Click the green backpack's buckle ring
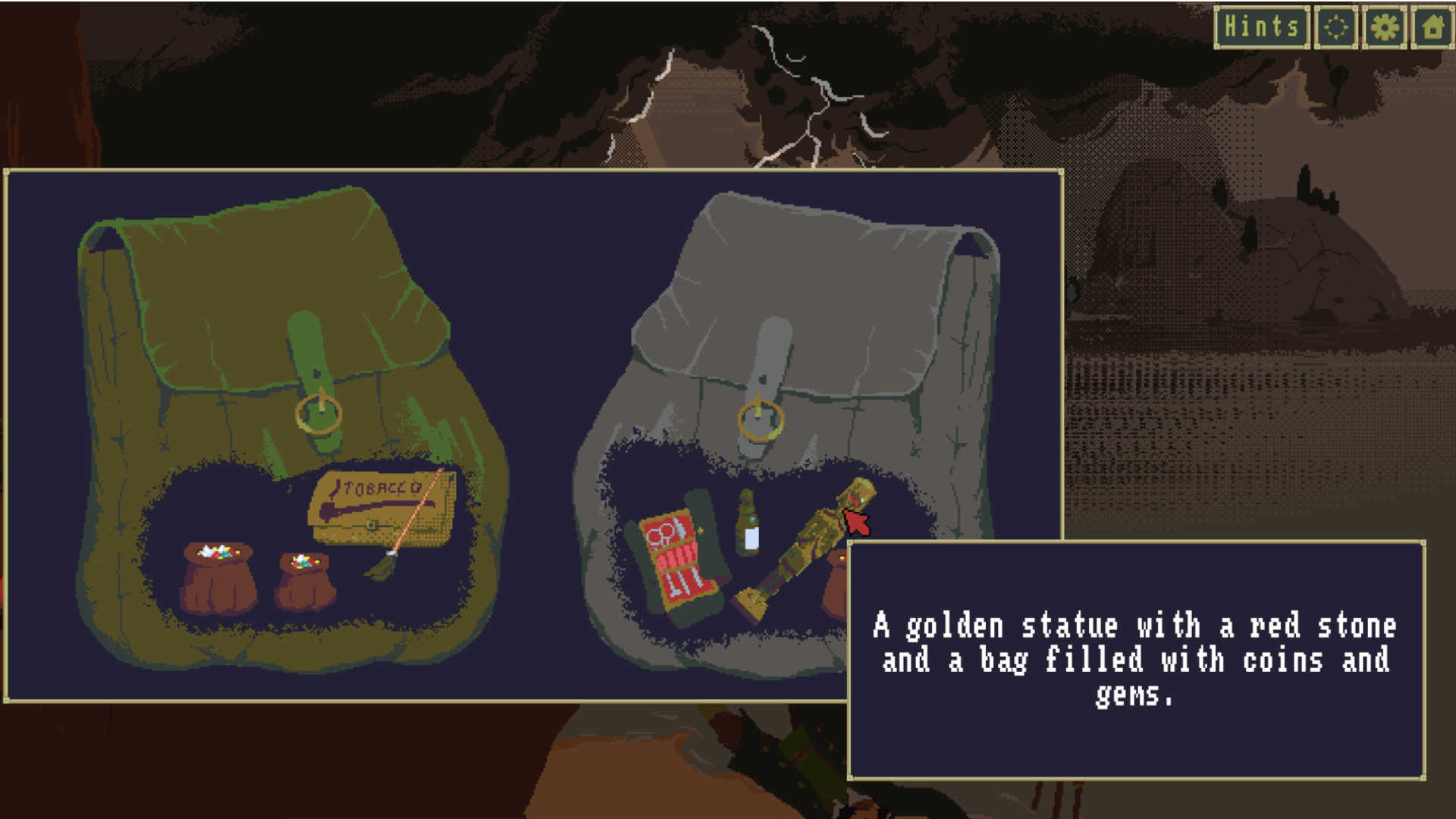 (318, 413)
